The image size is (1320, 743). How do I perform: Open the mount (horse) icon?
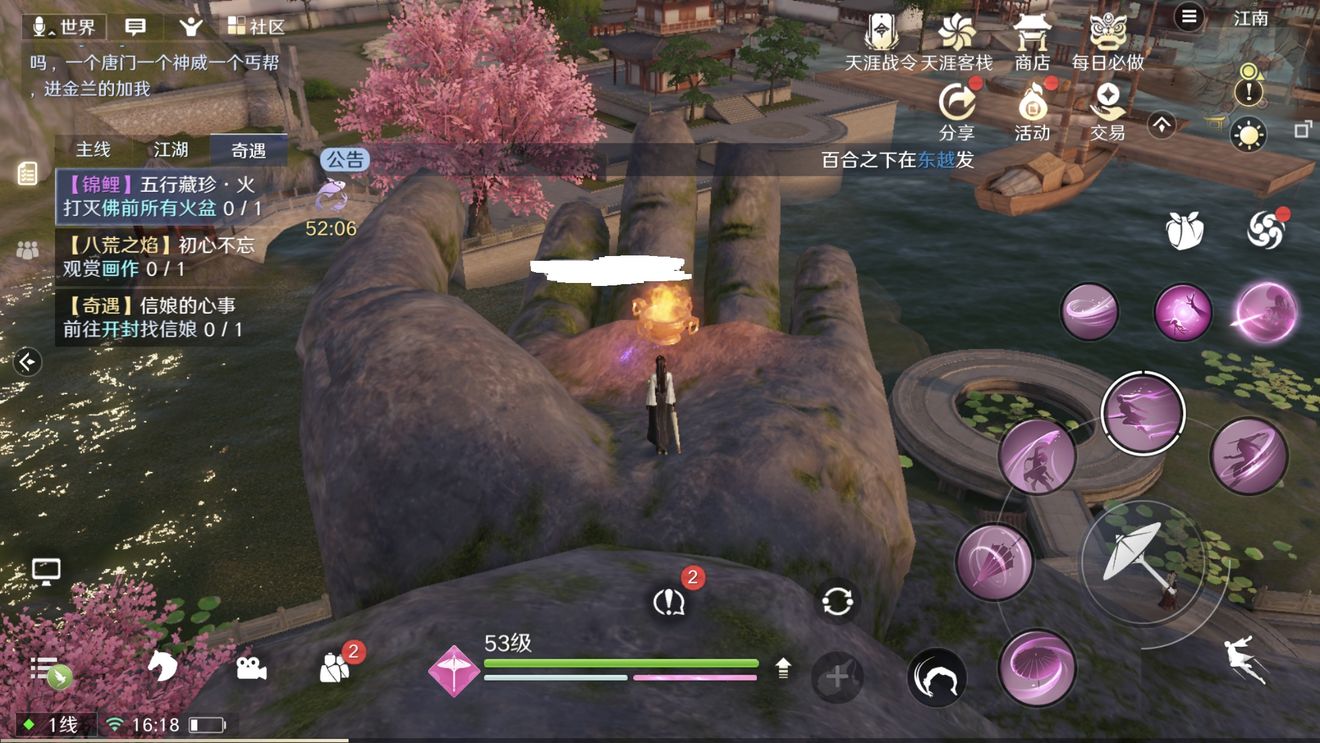164,665
